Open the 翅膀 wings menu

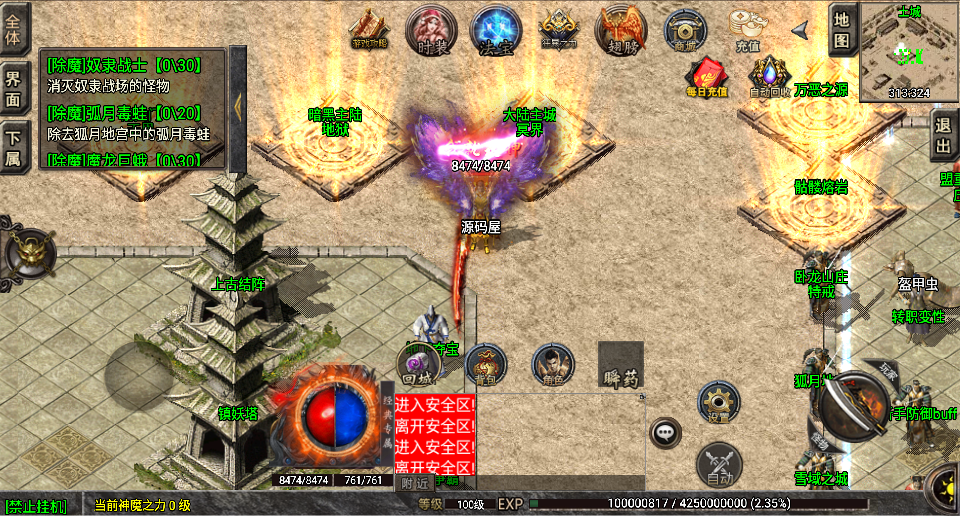621,29
